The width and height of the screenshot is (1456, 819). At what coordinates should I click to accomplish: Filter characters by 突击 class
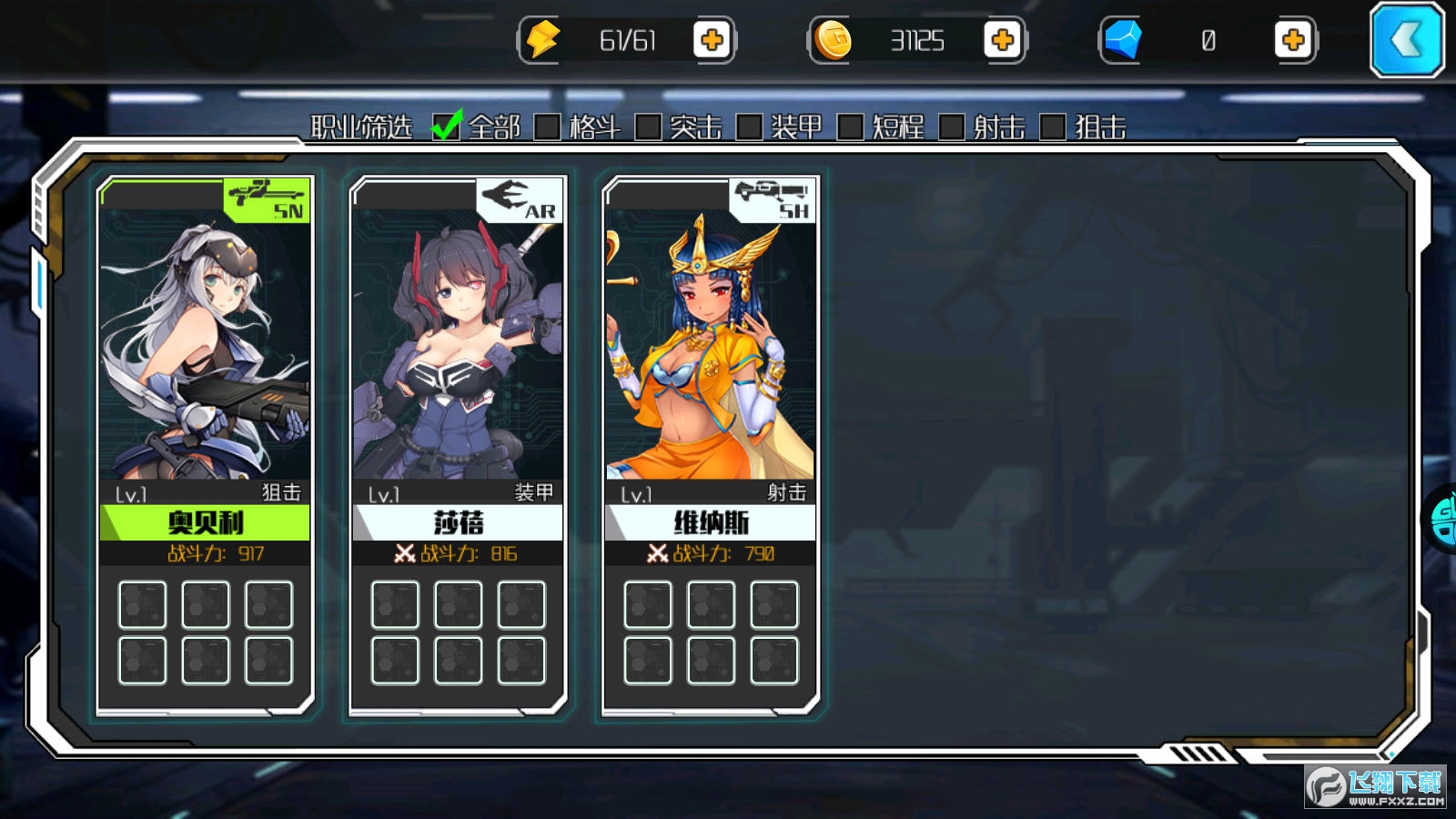click(x=648, y=127)
